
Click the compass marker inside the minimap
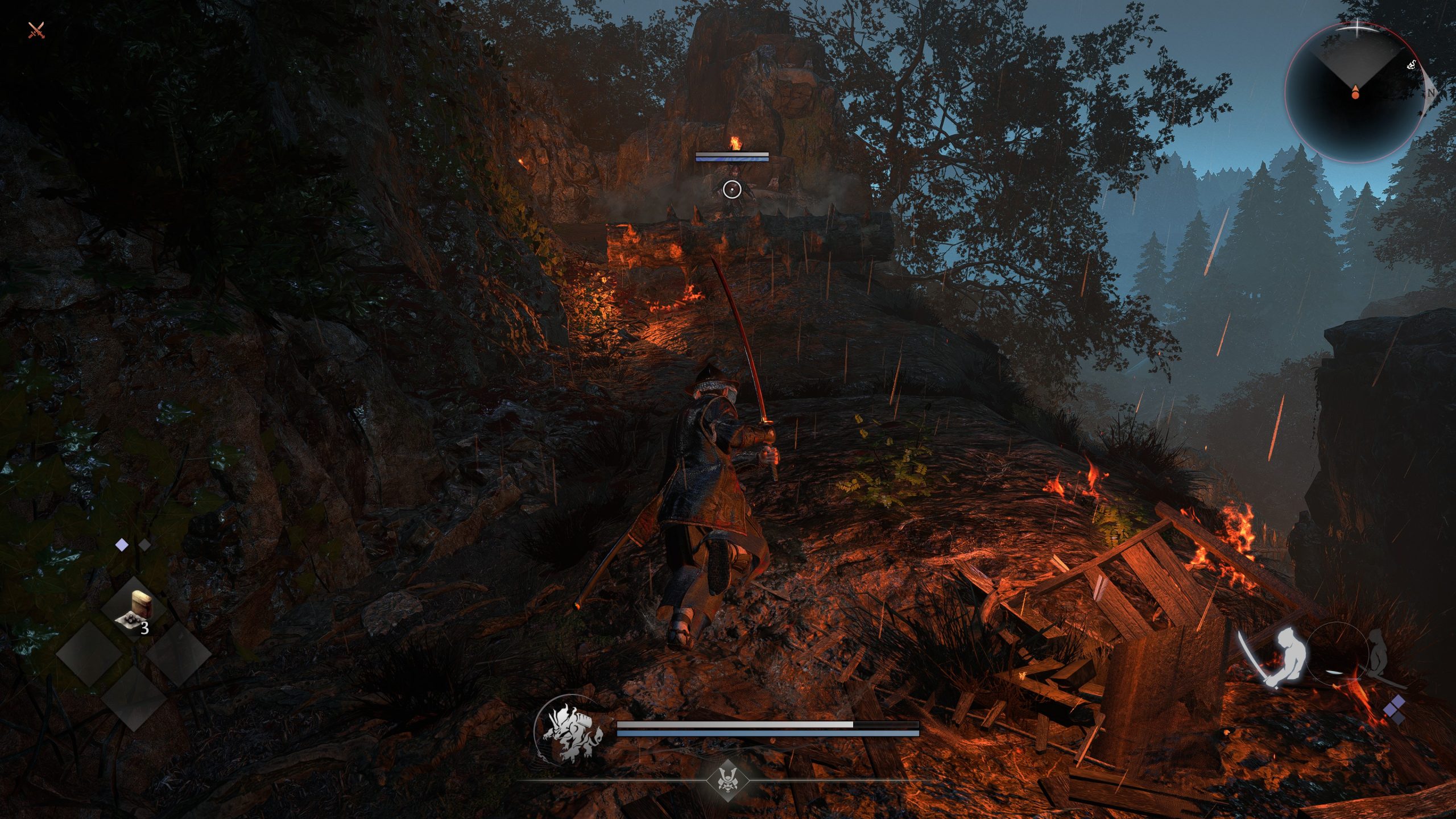click(x=1356, y=92)
